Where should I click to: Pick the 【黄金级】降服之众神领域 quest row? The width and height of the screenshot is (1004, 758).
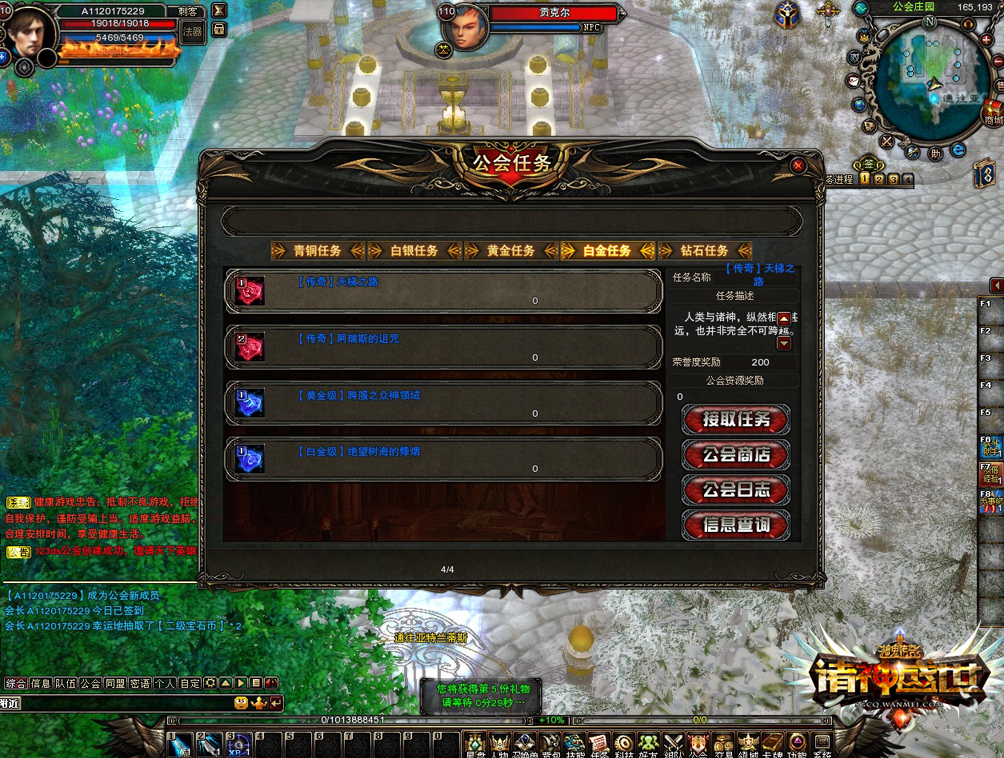[x=443, y=403]
